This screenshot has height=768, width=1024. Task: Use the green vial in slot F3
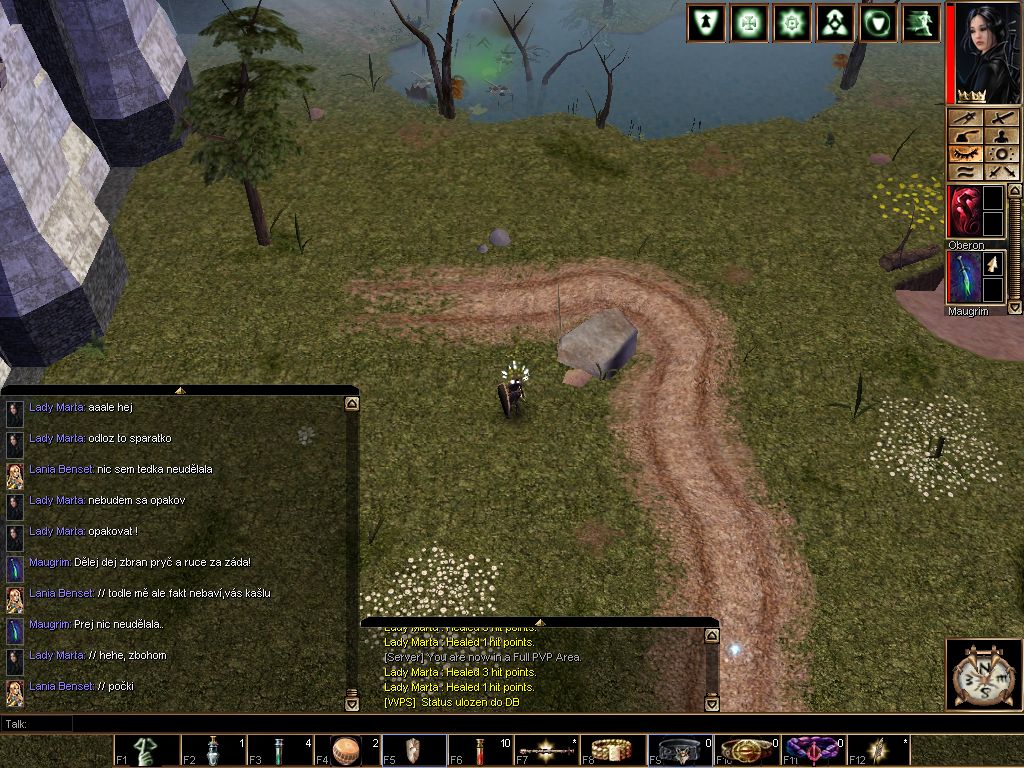280,751
